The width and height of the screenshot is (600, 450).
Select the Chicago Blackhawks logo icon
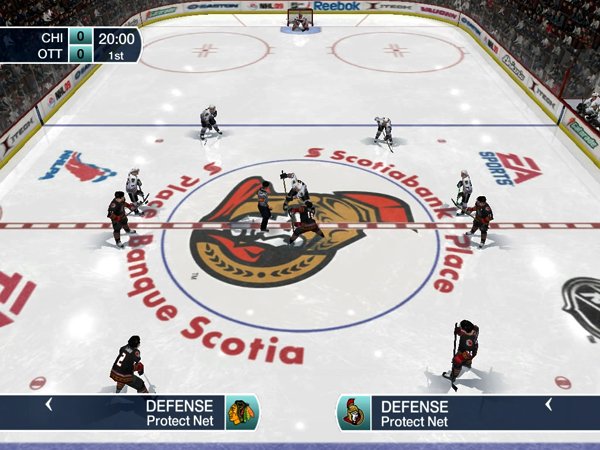pos(241,412)
